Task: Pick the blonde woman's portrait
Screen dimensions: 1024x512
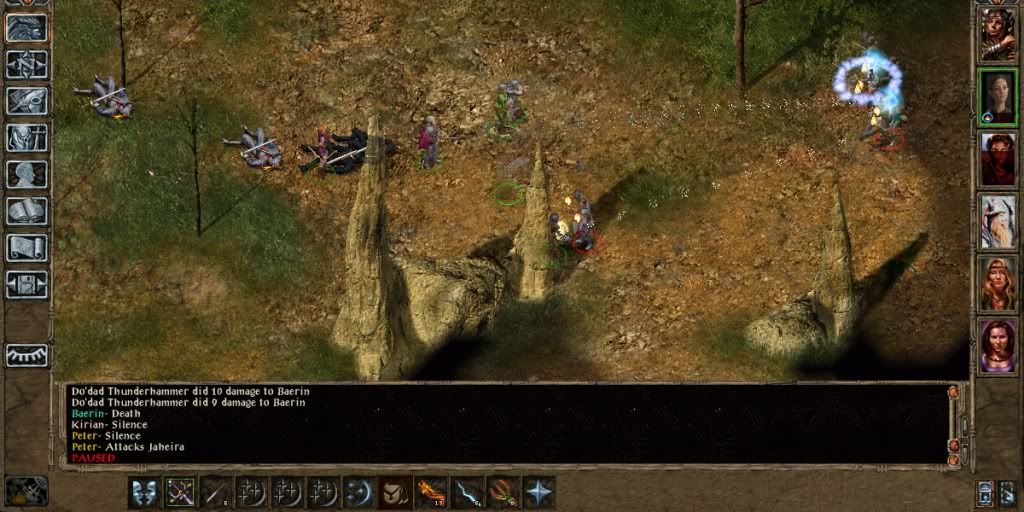Action: pyautogui.click(x=997, y=283)
